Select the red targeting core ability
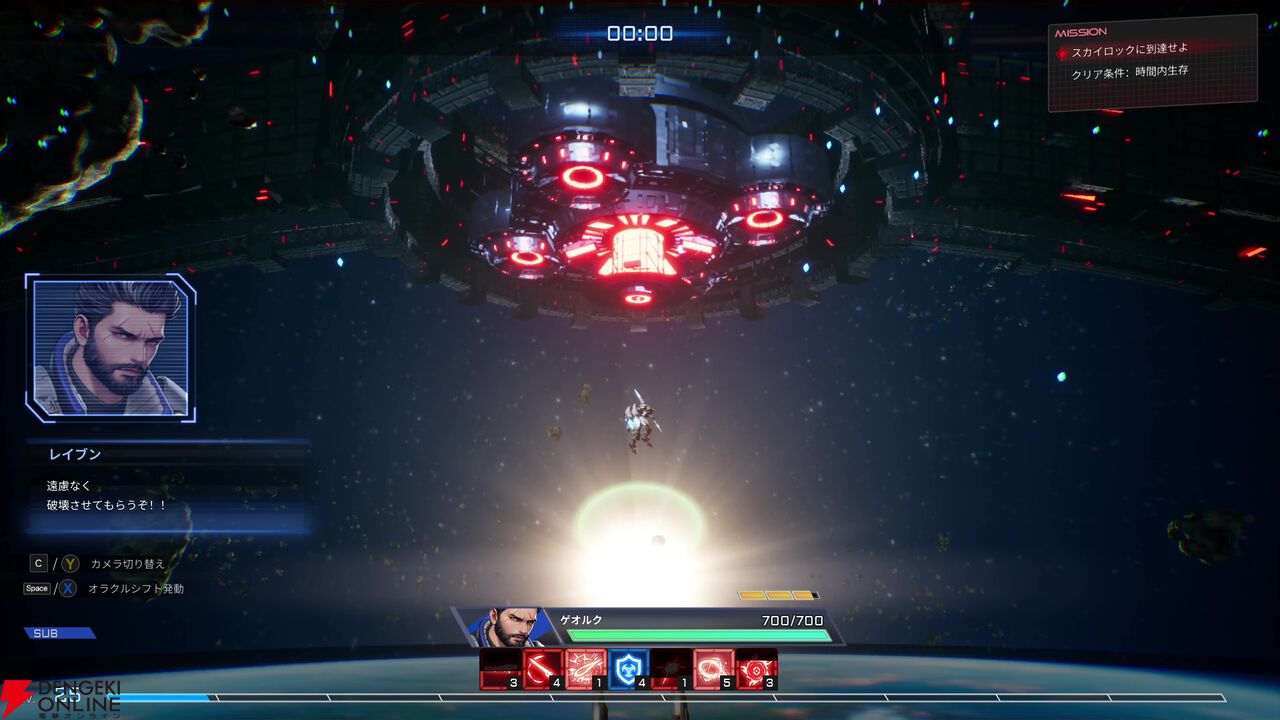Viewport: 1280px width, 720px height. point(757,669)
